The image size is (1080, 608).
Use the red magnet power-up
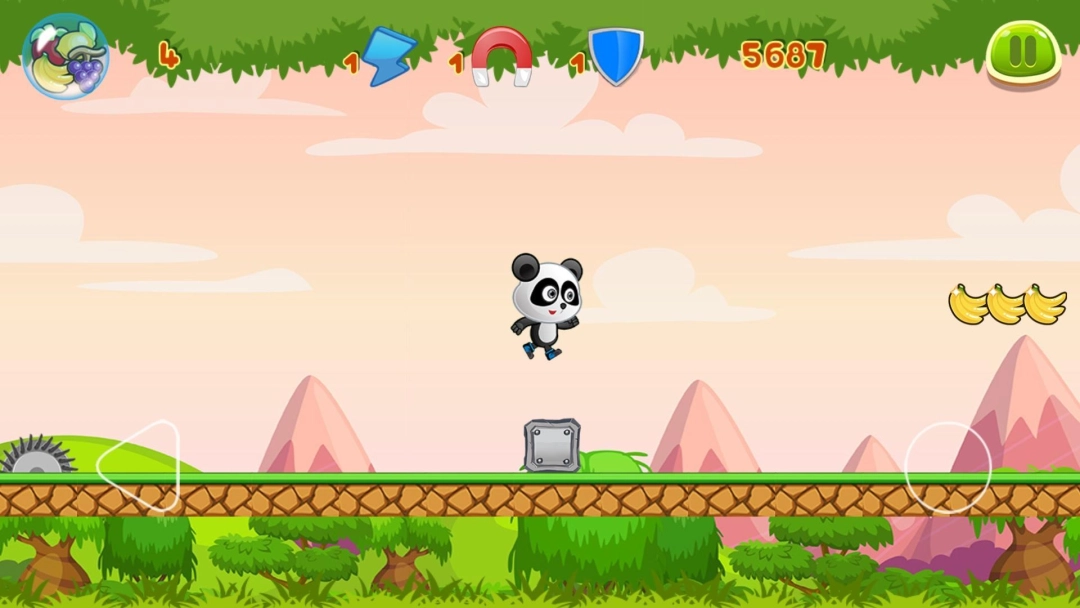click(x=502, y=57)
